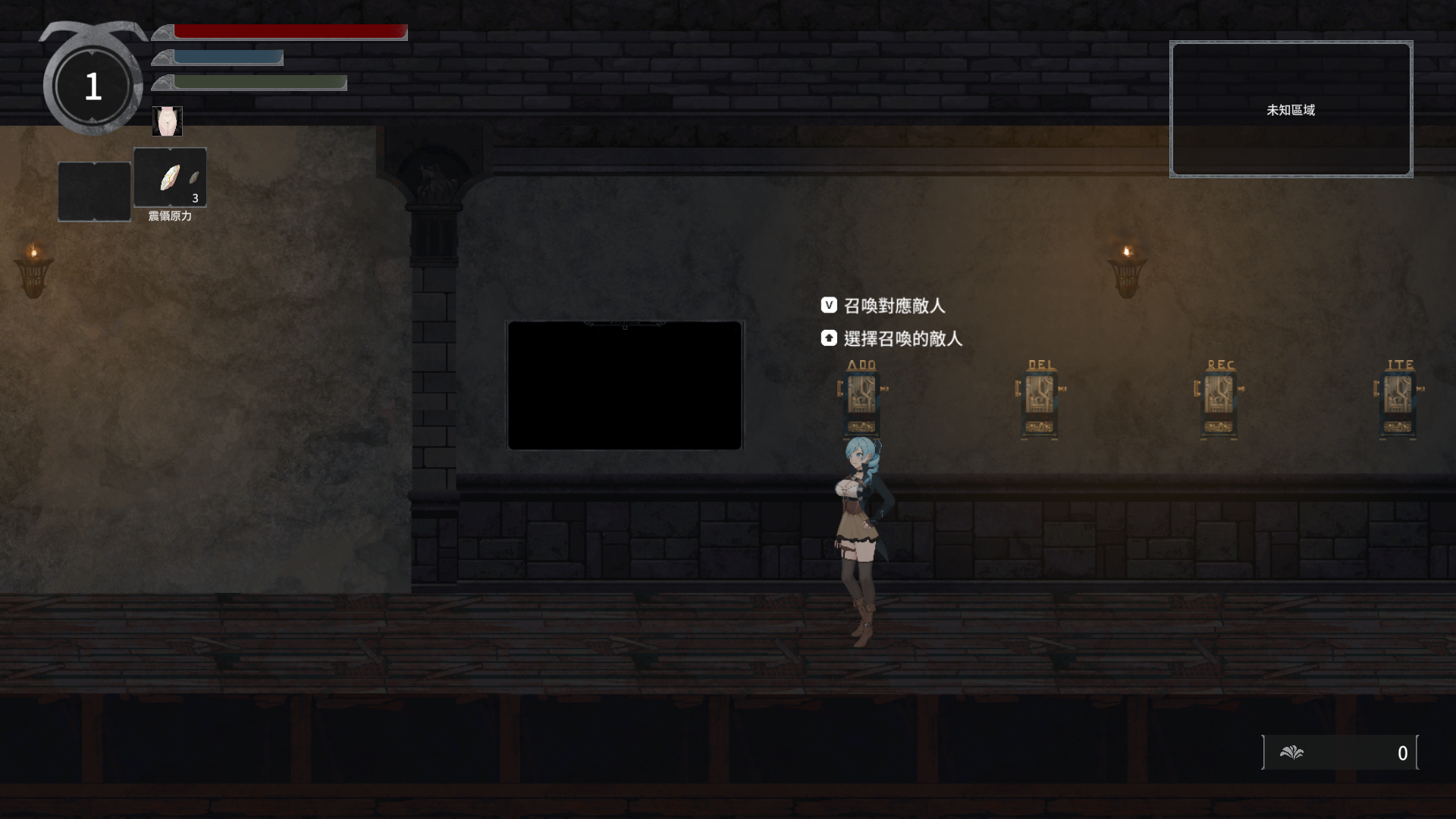Screen dimensions: 1456x819
Task: Click the level 1 emblem
Action: [93, 87]
